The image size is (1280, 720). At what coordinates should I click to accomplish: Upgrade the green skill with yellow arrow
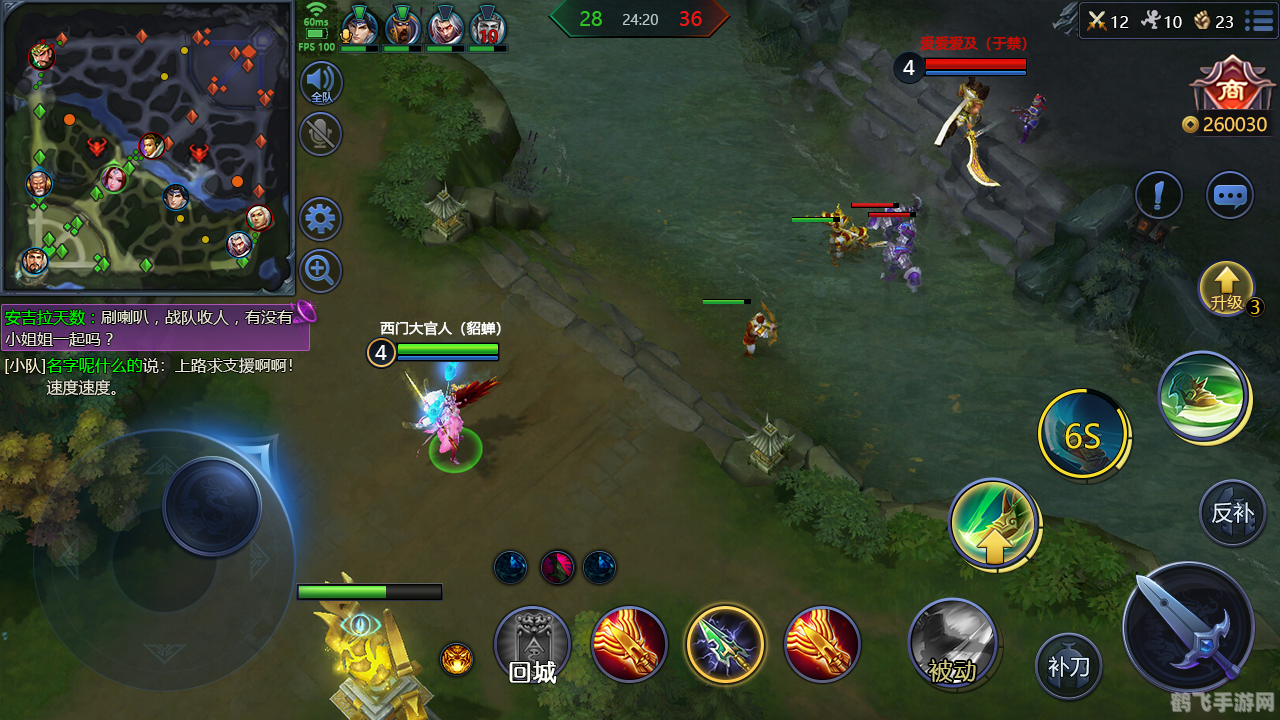click(x=993, y=522)
